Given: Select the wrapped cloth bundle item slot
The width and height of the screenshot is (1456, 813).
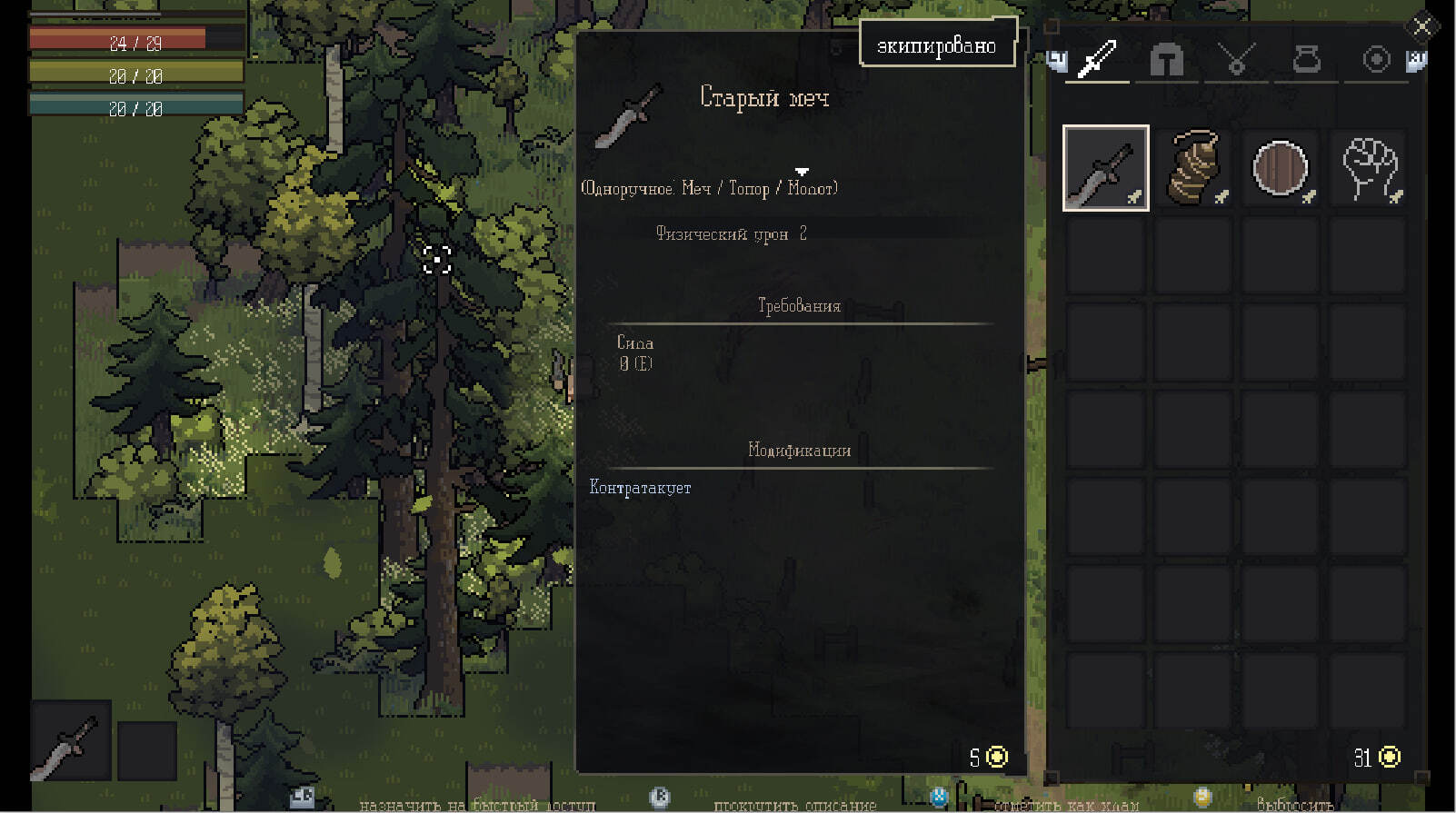Looking at the screenshot, I should click(1193, 168).
